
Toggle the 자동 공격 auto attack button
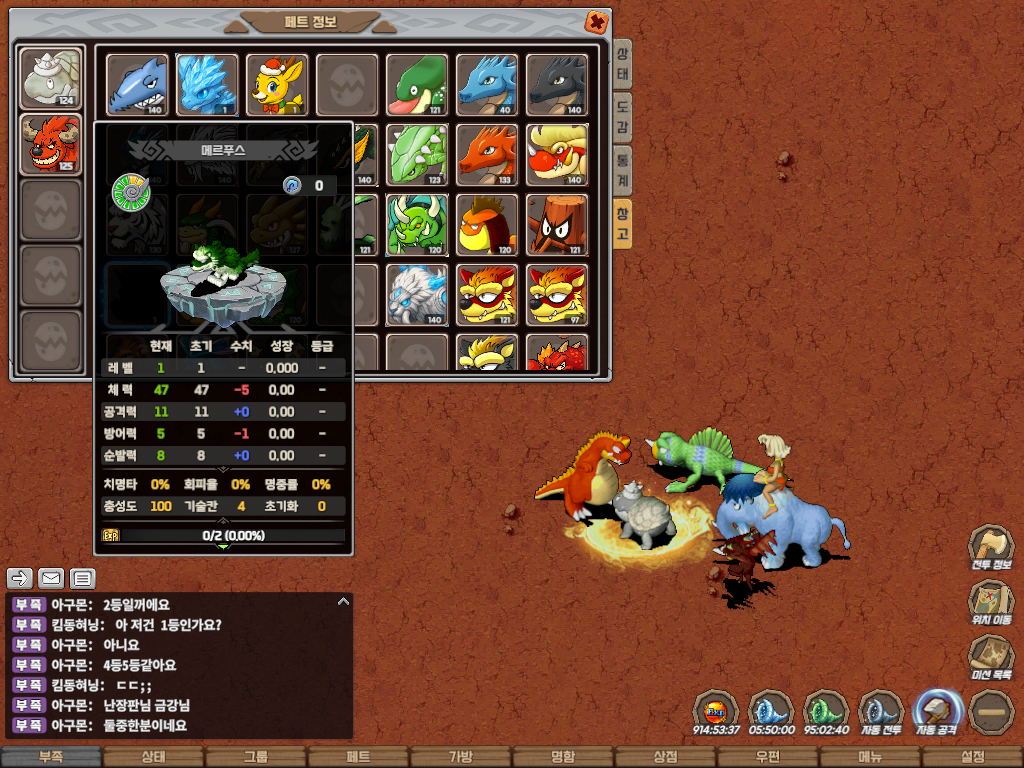pos(937,712)
